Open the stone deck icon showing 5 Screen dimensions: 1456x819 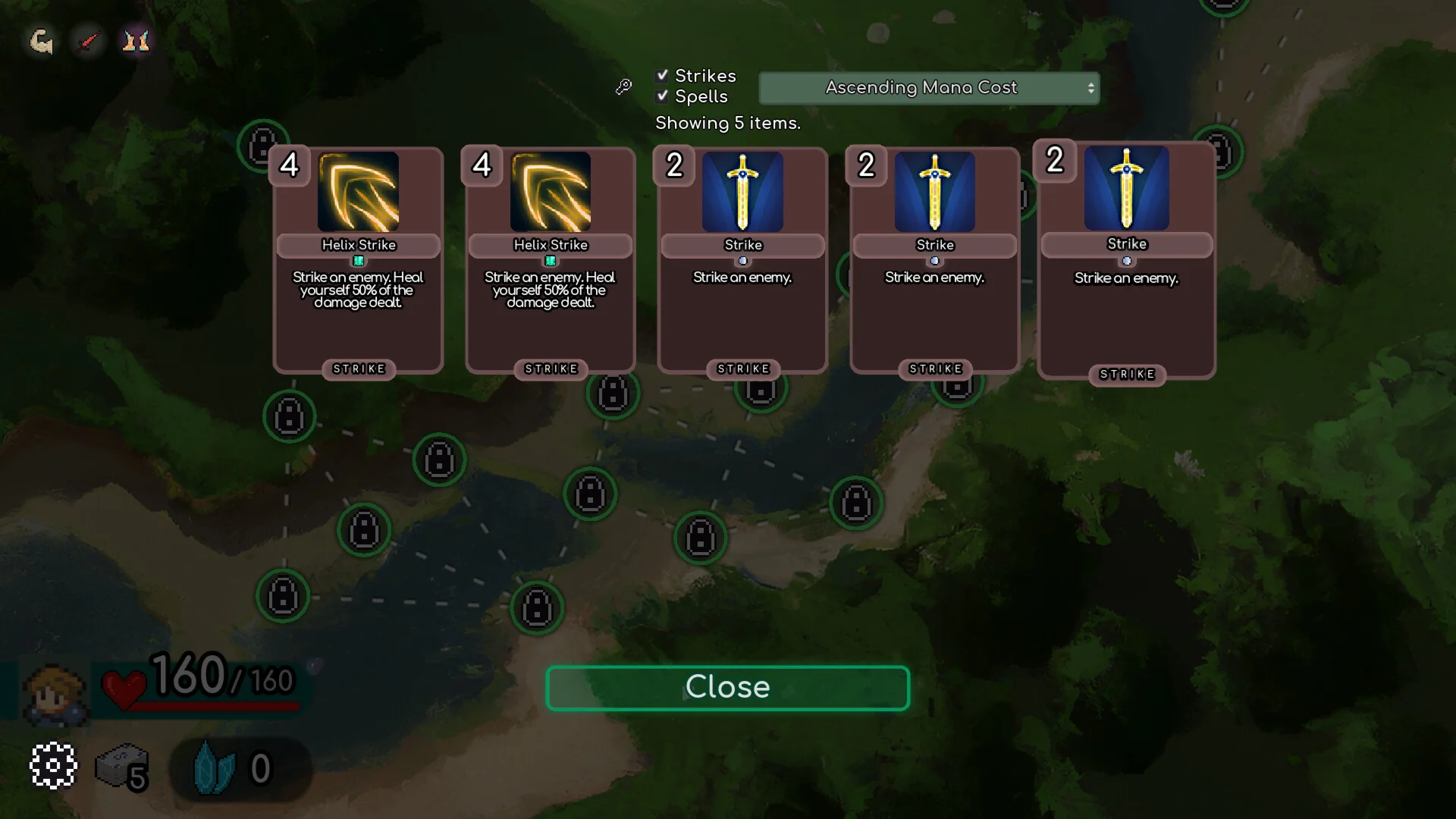[122, 767]
